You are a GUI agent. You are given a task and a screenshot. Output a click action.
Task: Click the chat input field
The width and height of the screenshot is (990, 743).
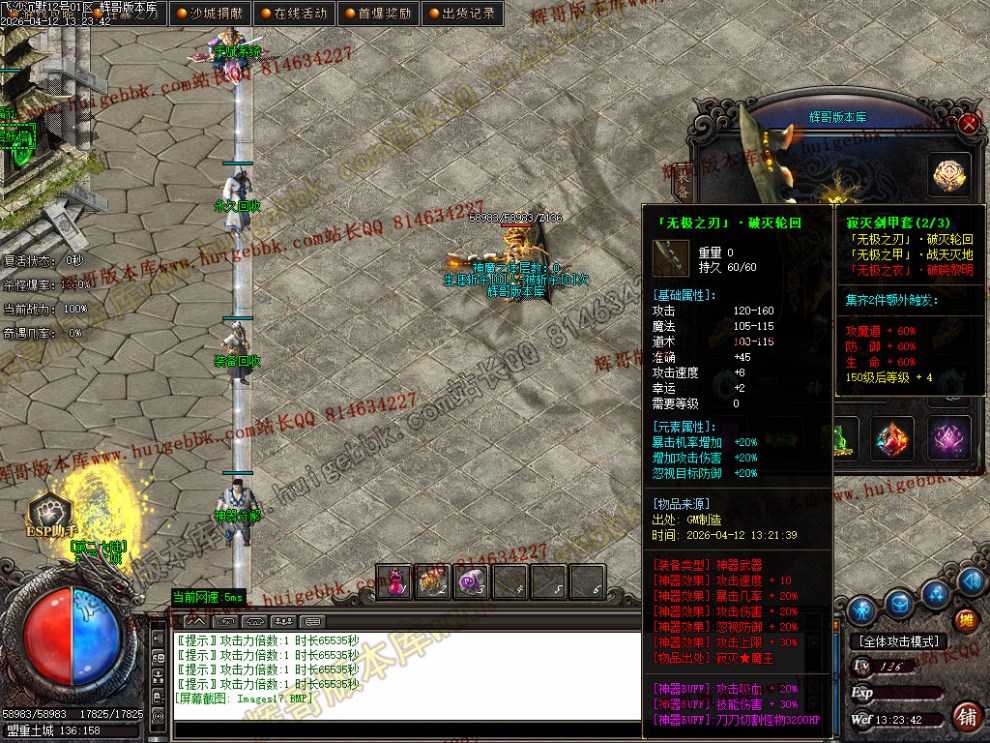[400, 729]
